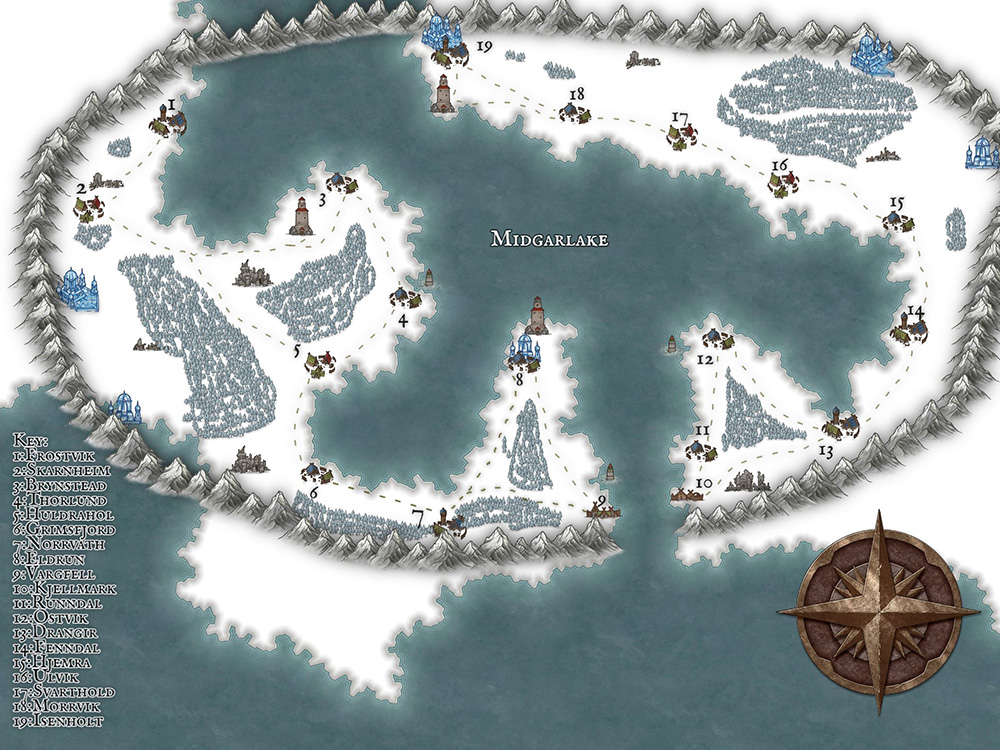Click the town marker numbered 17
Screen dimensions: 1000x750
click(683, 137)
